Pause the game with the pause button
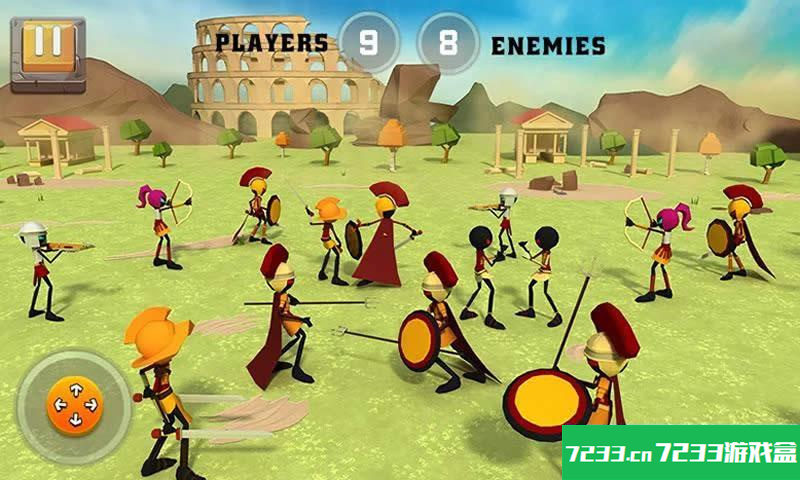The height and width of the screenshot is (480, 800). click(46, 45)
